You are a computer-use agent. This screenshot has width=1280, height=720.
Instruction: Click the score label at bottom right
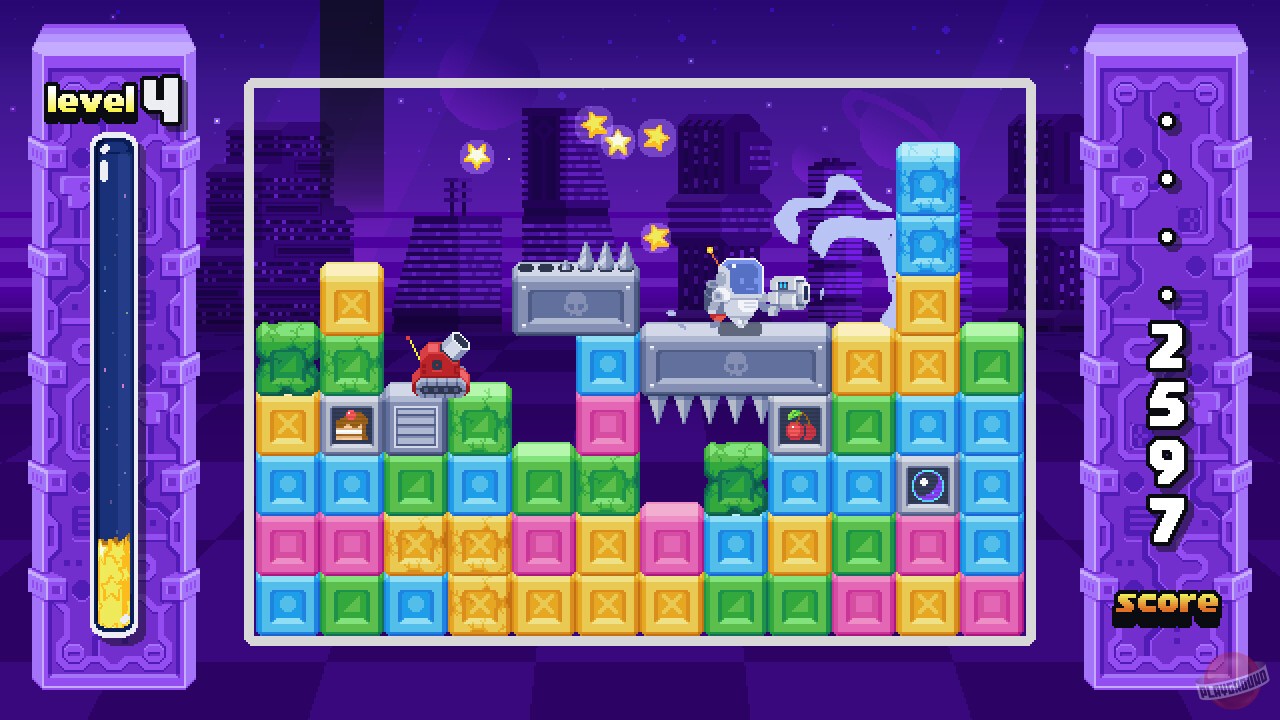pyautogui.click(x=1166, y=604)
